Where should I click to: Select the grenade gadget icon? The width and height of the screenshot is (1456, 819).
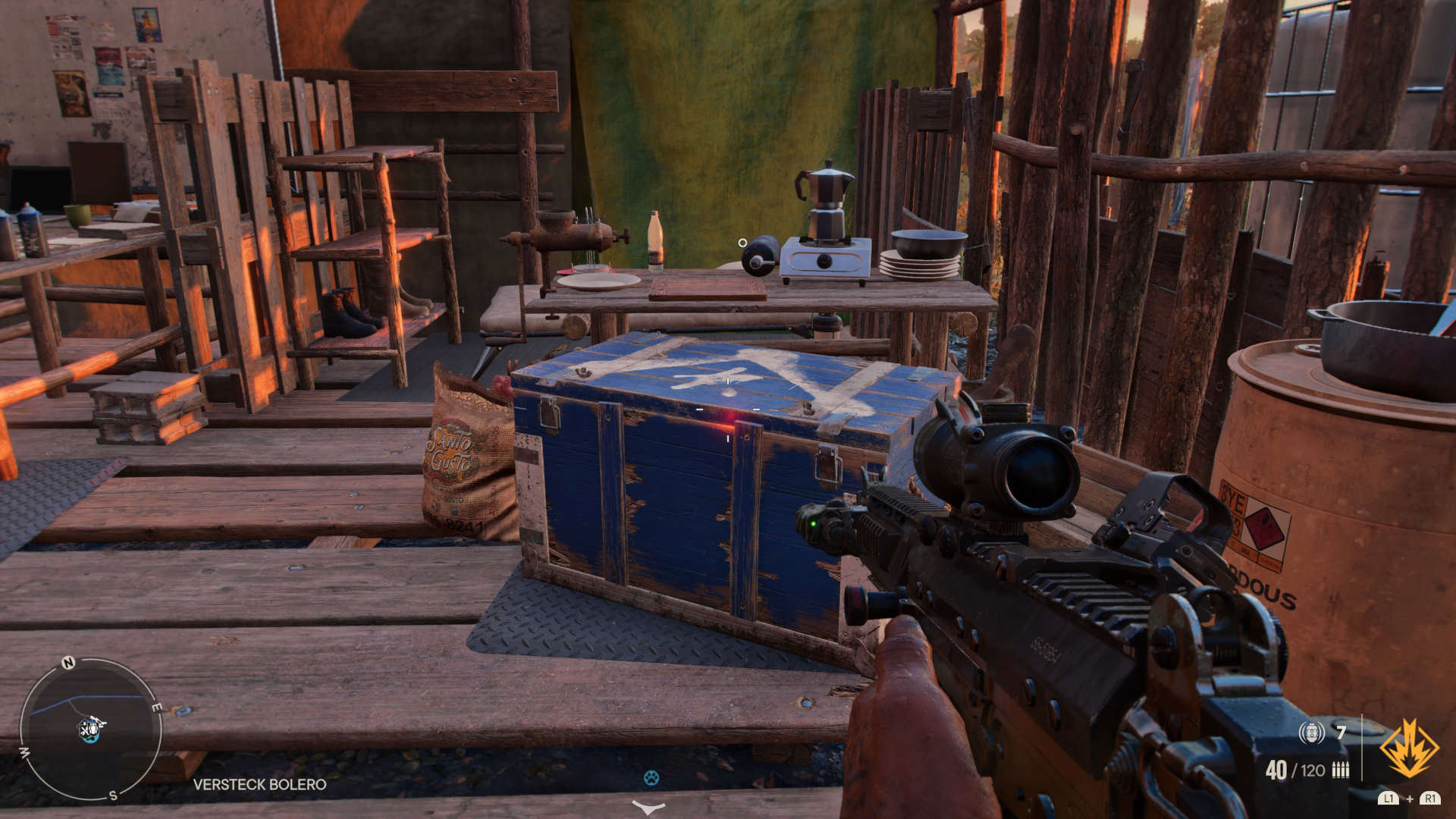[x=1311, y=733]
